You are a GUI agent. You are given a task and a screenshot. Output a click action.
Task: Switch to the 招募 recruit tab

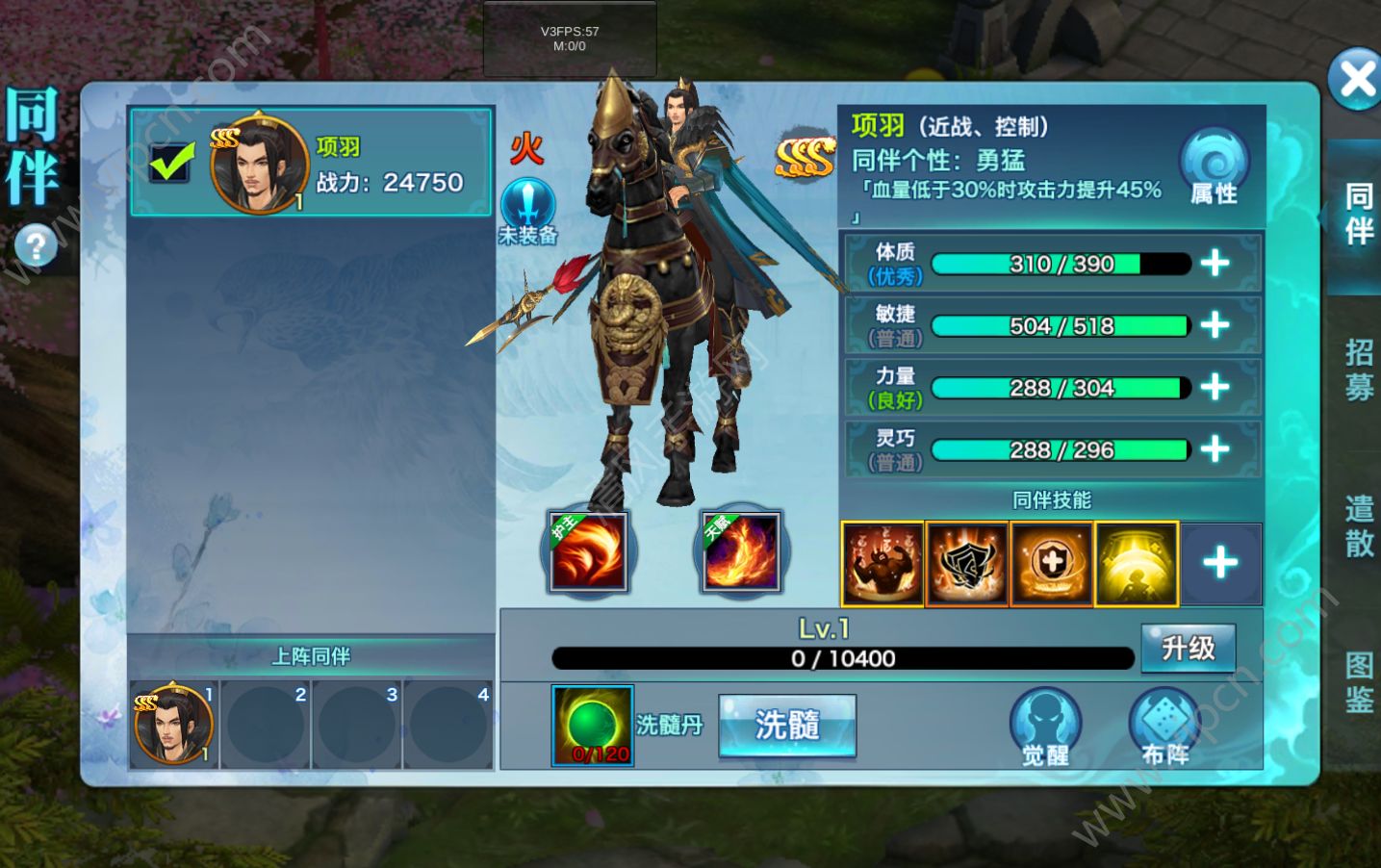[1358, 368]
